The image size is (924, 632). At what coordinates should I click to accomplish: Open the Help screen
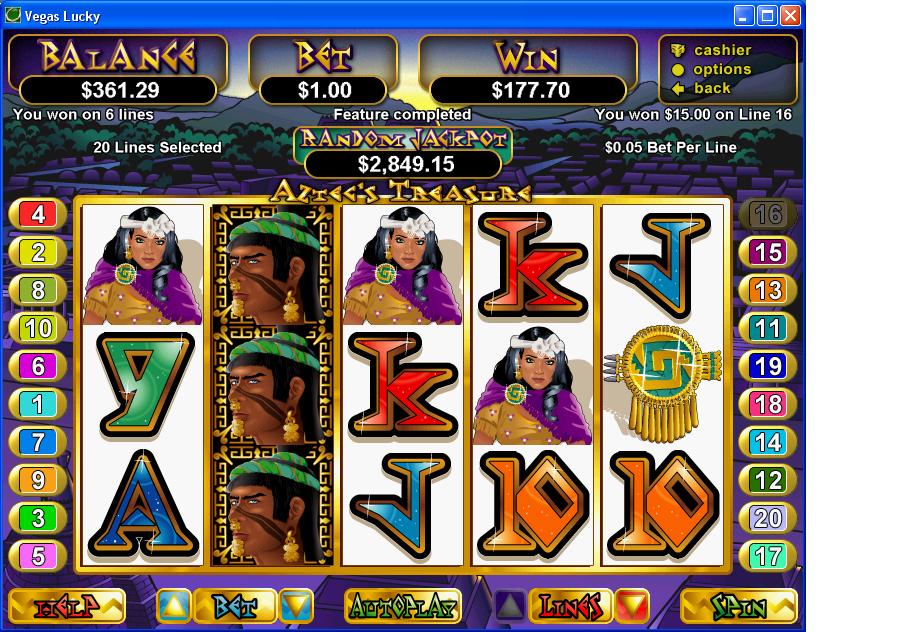67,606
